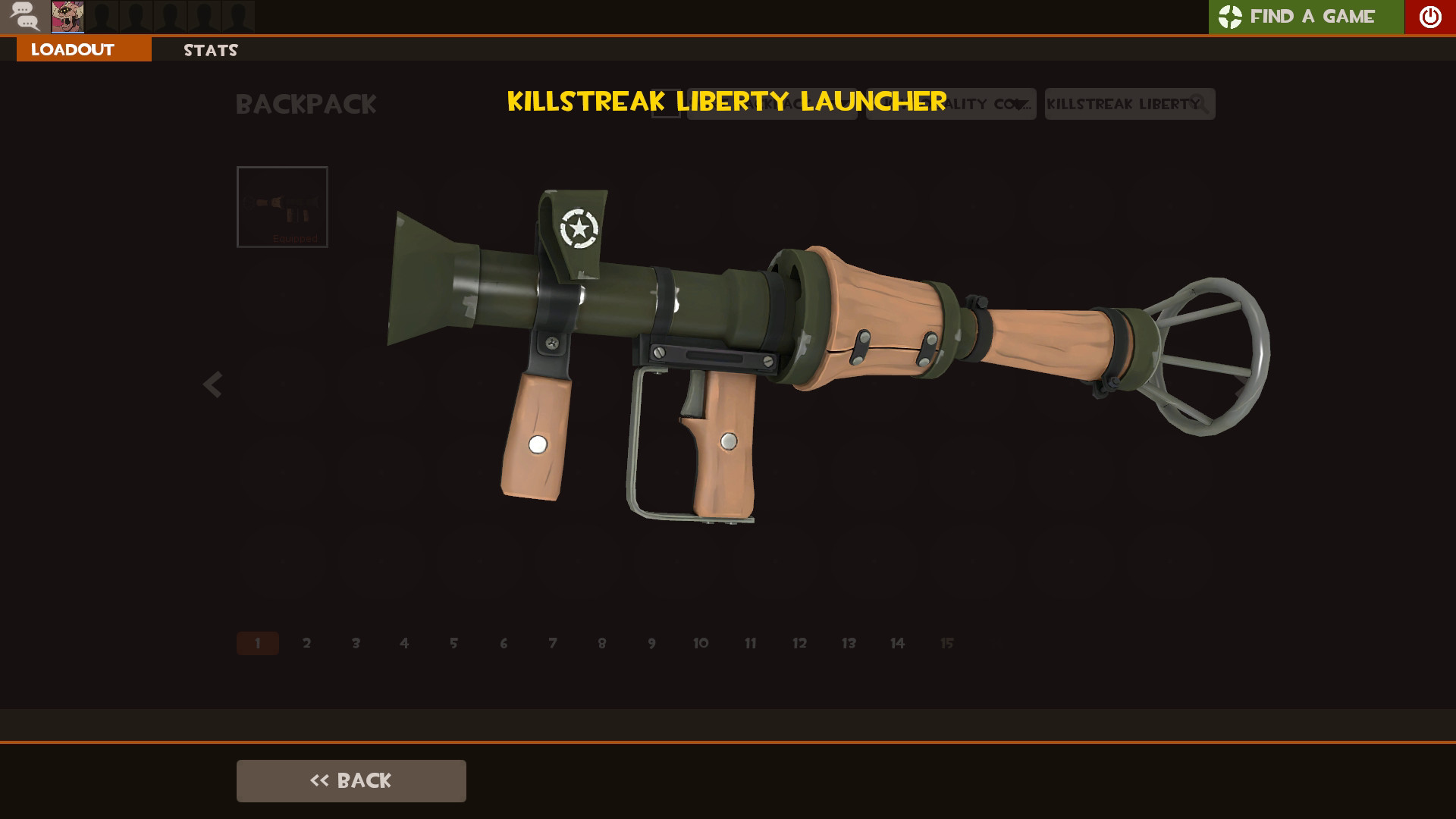Click the power quit icon top right
The height and width of the screenshot is (819, 1456).
pyautogui.click(x=1429, y=17)
